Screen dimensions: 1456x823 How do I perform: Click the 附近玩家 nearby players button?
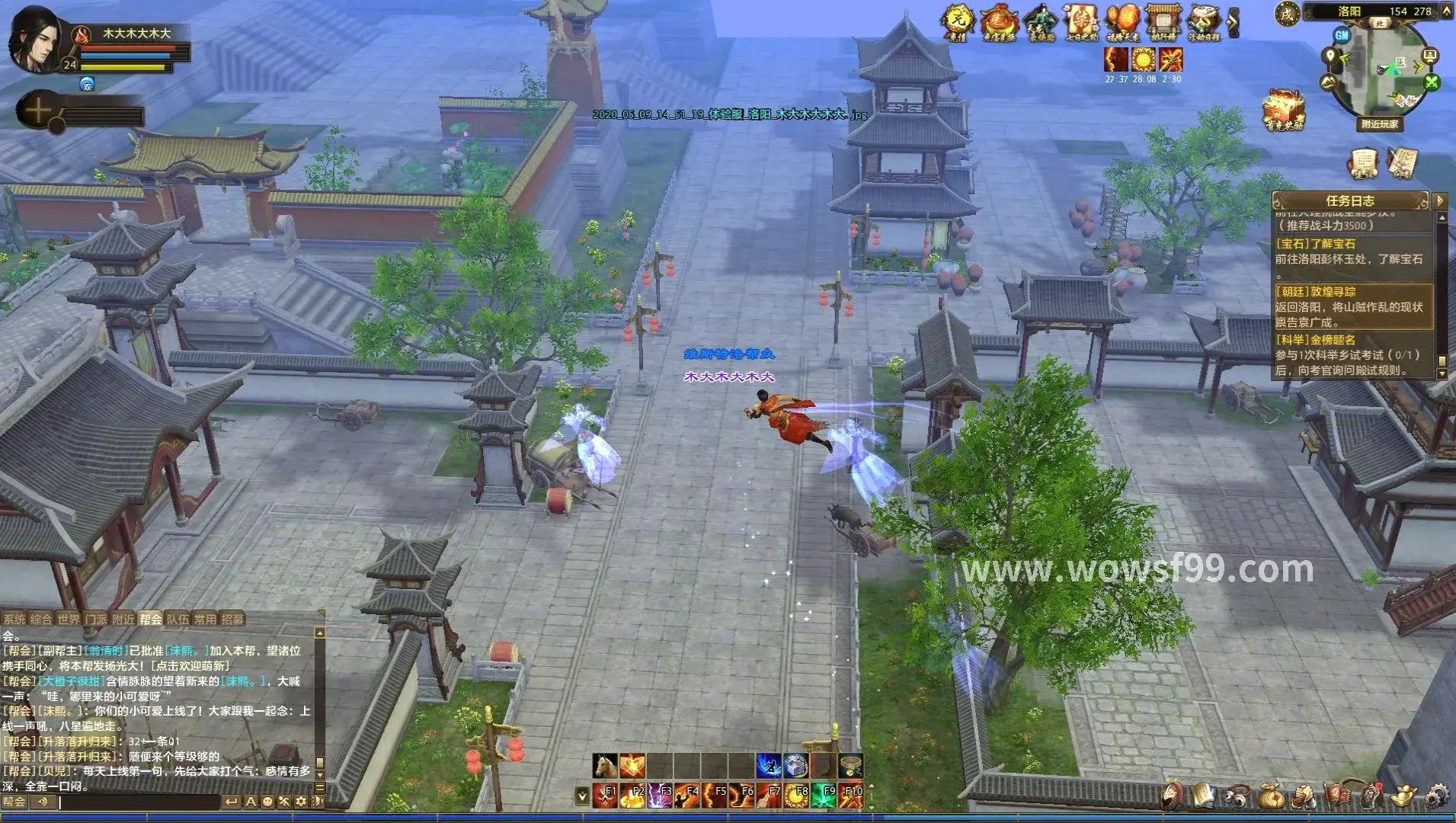1380,124
